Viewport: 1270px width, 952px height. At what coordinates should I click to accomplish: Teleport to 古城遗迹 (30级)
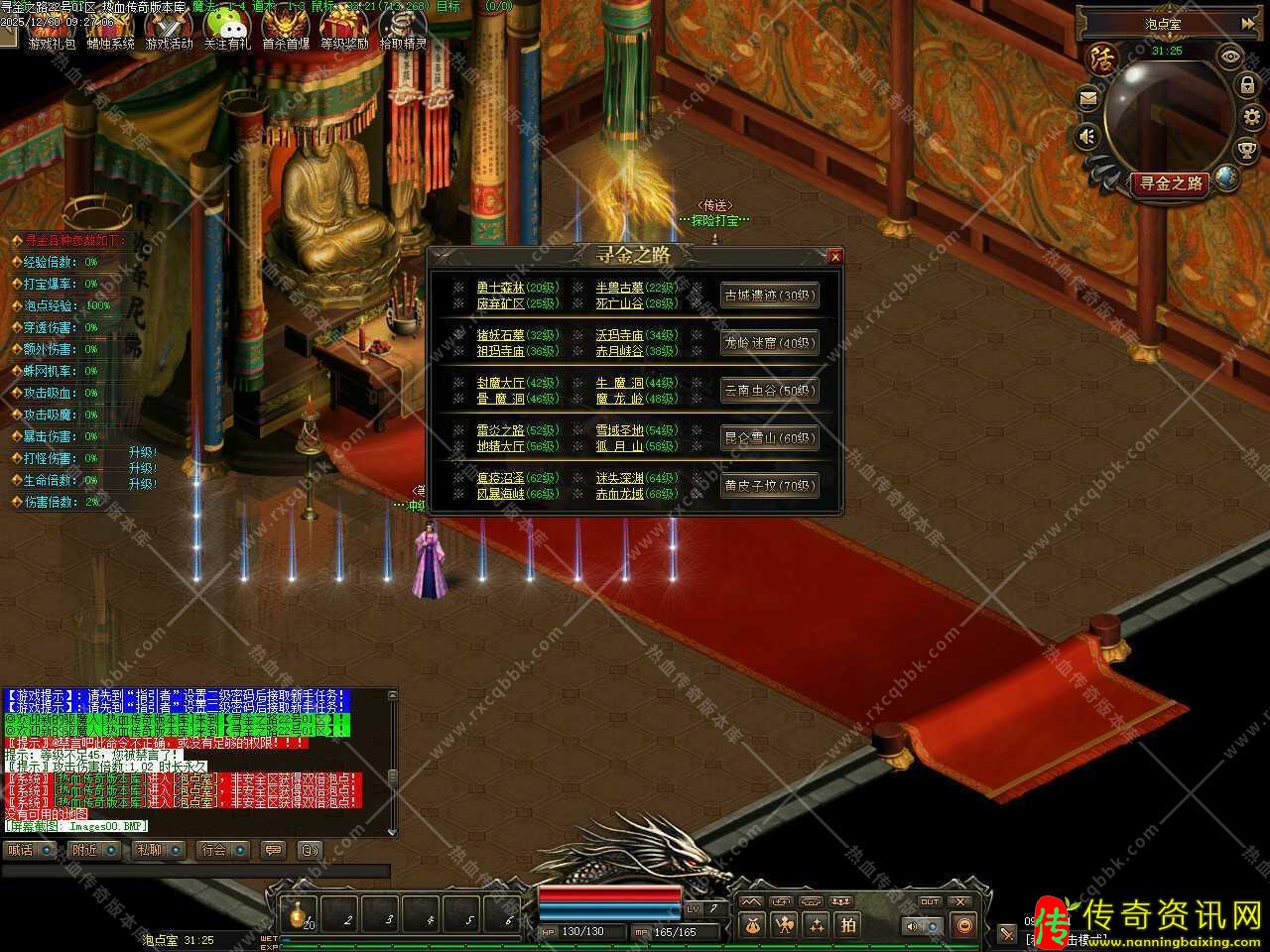(769, 296)
